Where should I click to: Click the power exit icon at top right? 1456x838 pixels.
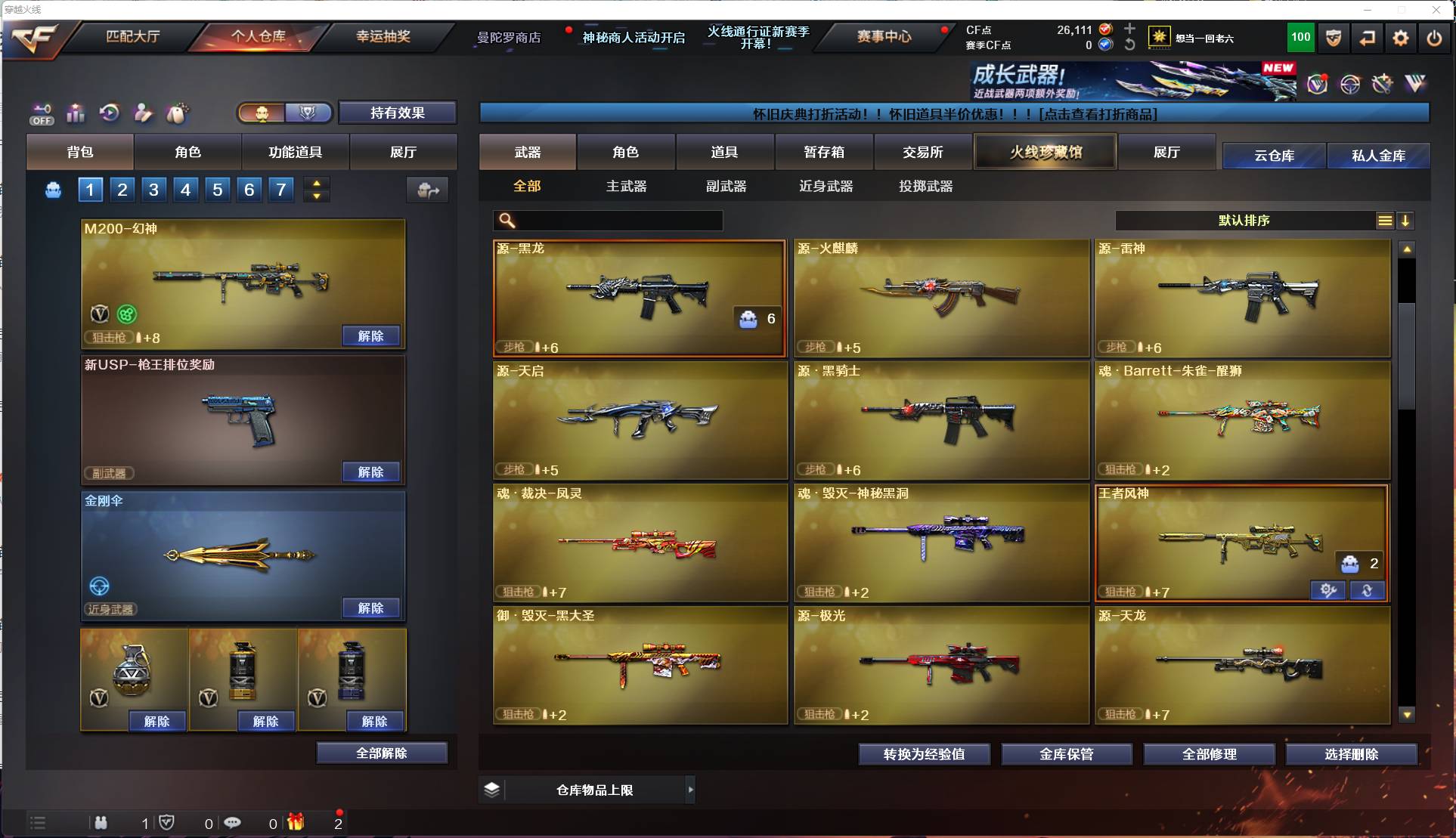tap(1434, 37)
